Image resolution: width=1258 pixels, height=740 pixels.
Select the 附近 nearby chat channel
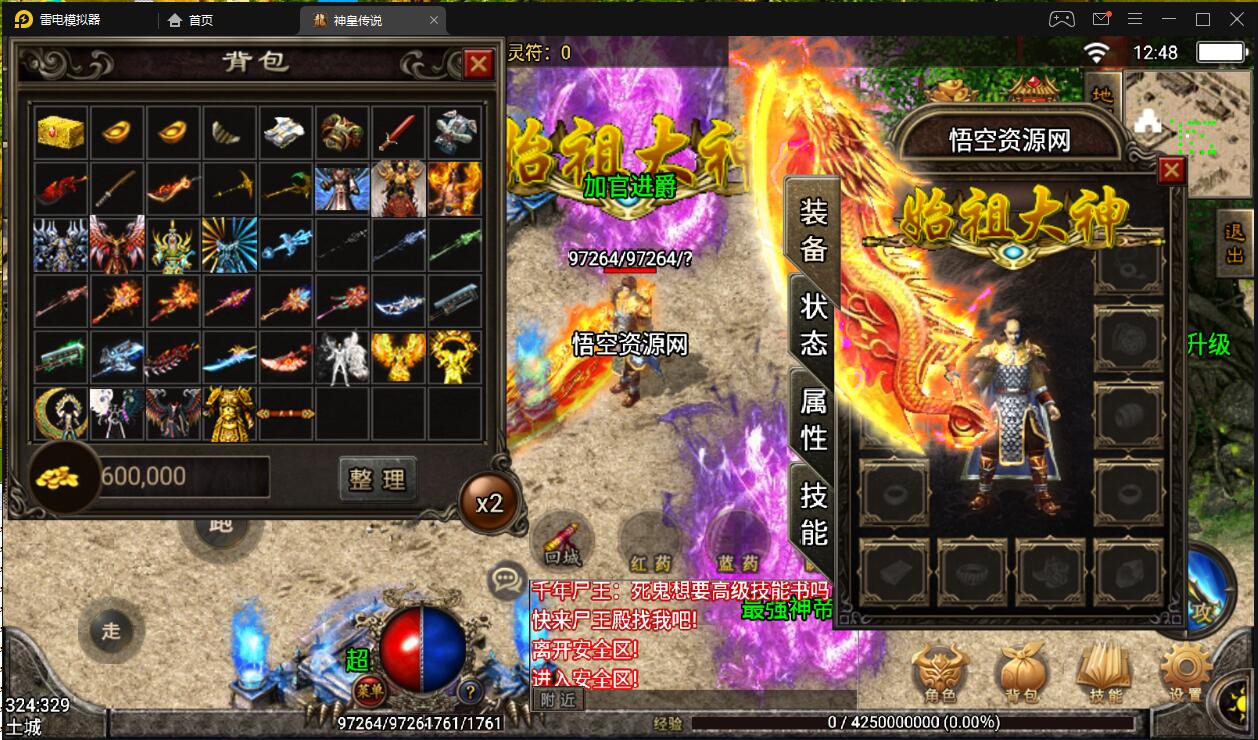click(x=560, y=701)
